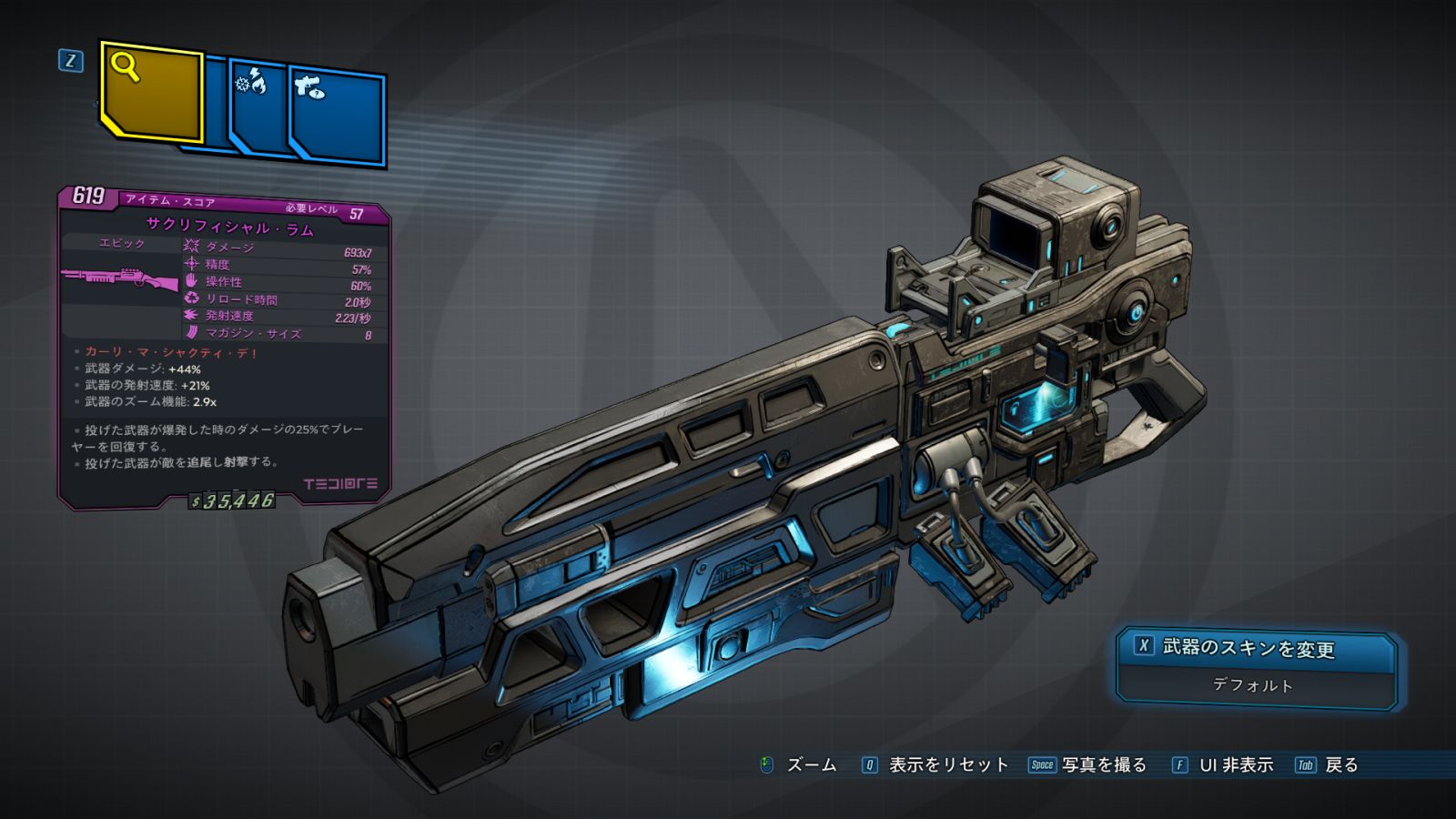Switch to the elemental effects info tab
Screen dimensions: 1456x819
[258, 111]
